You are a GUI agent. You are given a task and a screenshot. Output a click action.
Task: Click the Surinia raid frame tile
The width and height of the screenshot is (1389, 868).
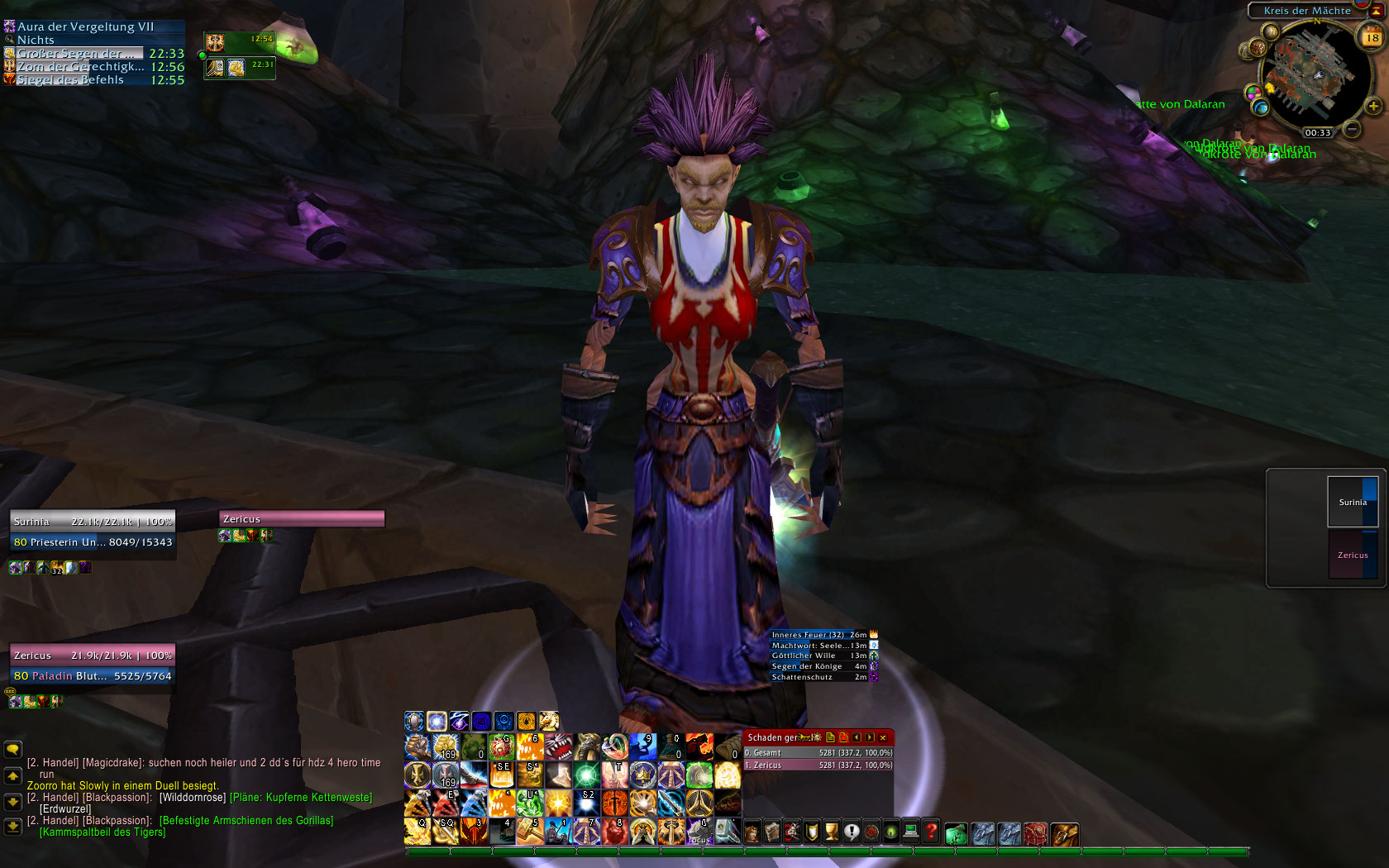1353,502
